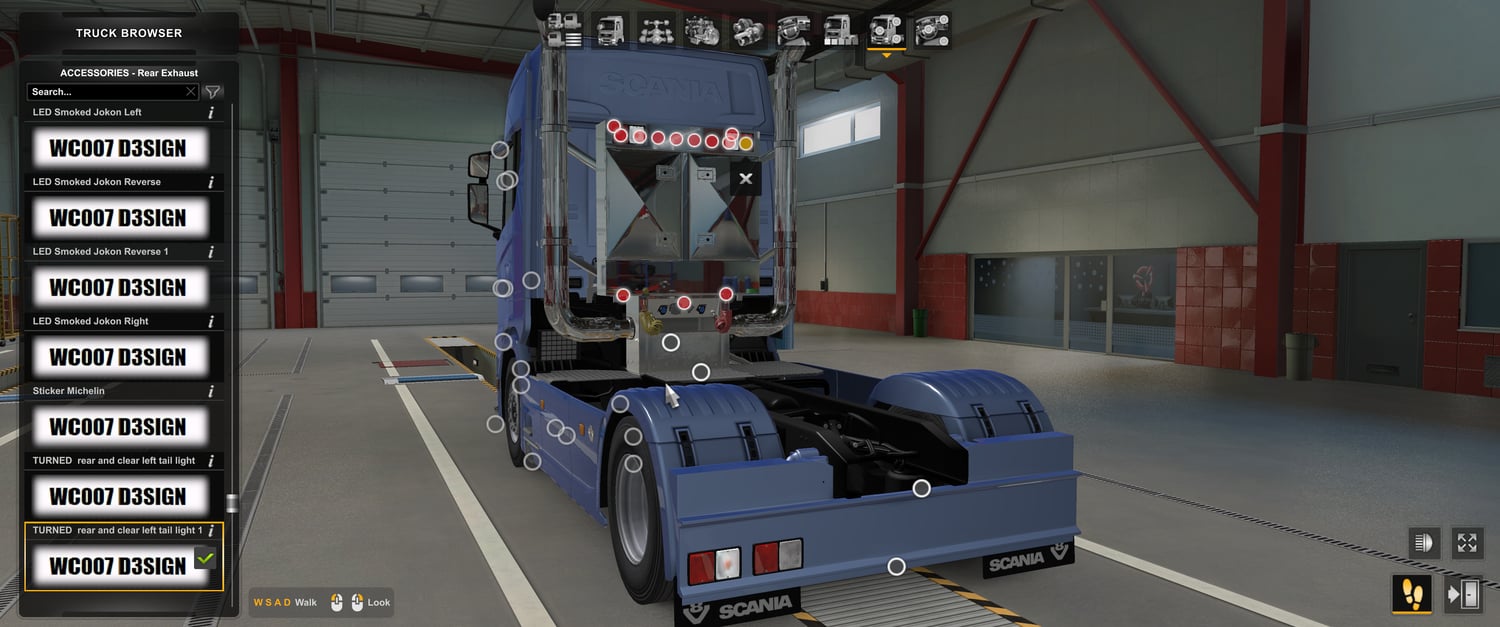The image size is (1500, 627).
Task: Open the accessory filter funnel
Action: (x=213, y=92)
